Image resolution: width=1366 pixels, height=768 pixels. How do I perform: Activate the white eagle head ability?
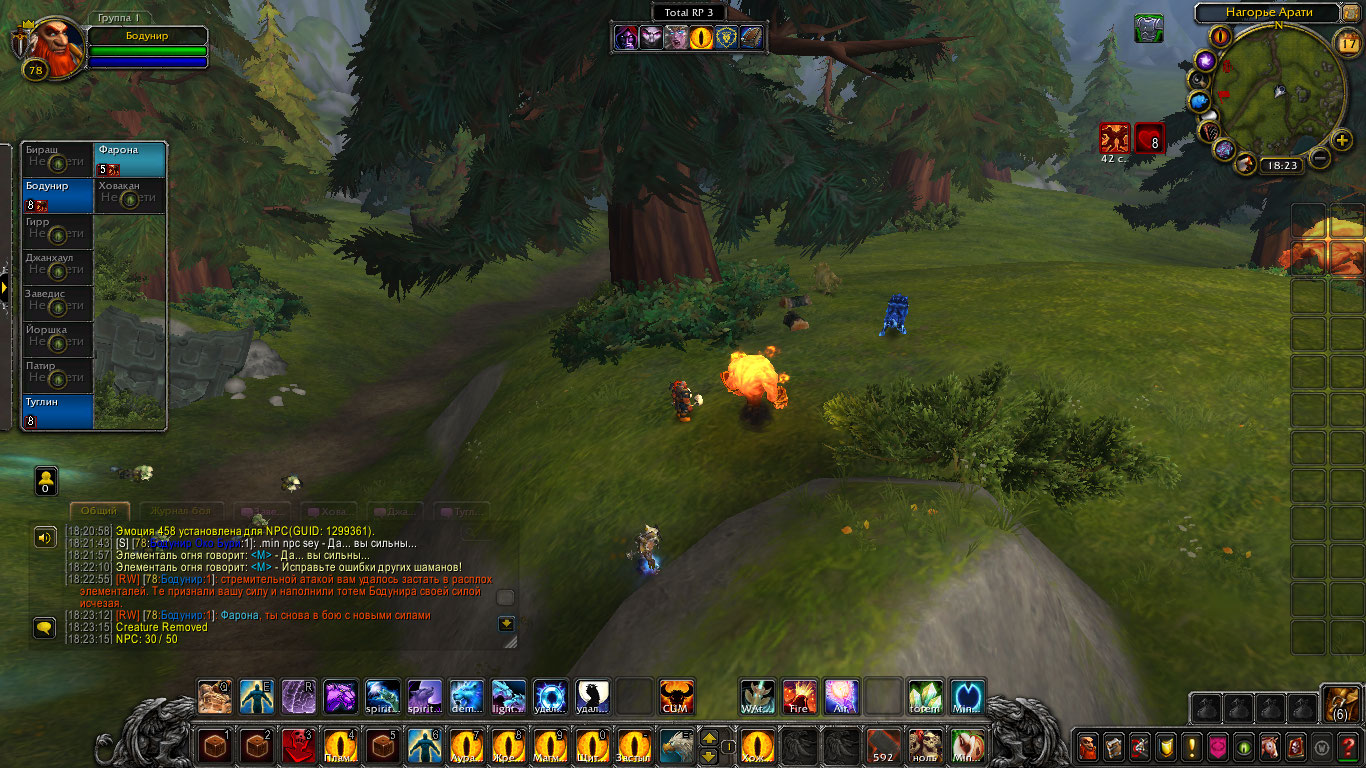click(x=676, y=746)
